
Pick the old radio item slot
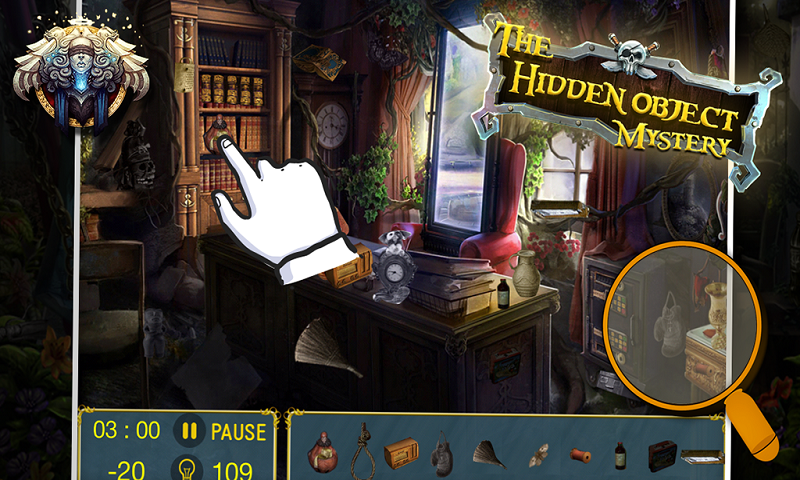400,454
